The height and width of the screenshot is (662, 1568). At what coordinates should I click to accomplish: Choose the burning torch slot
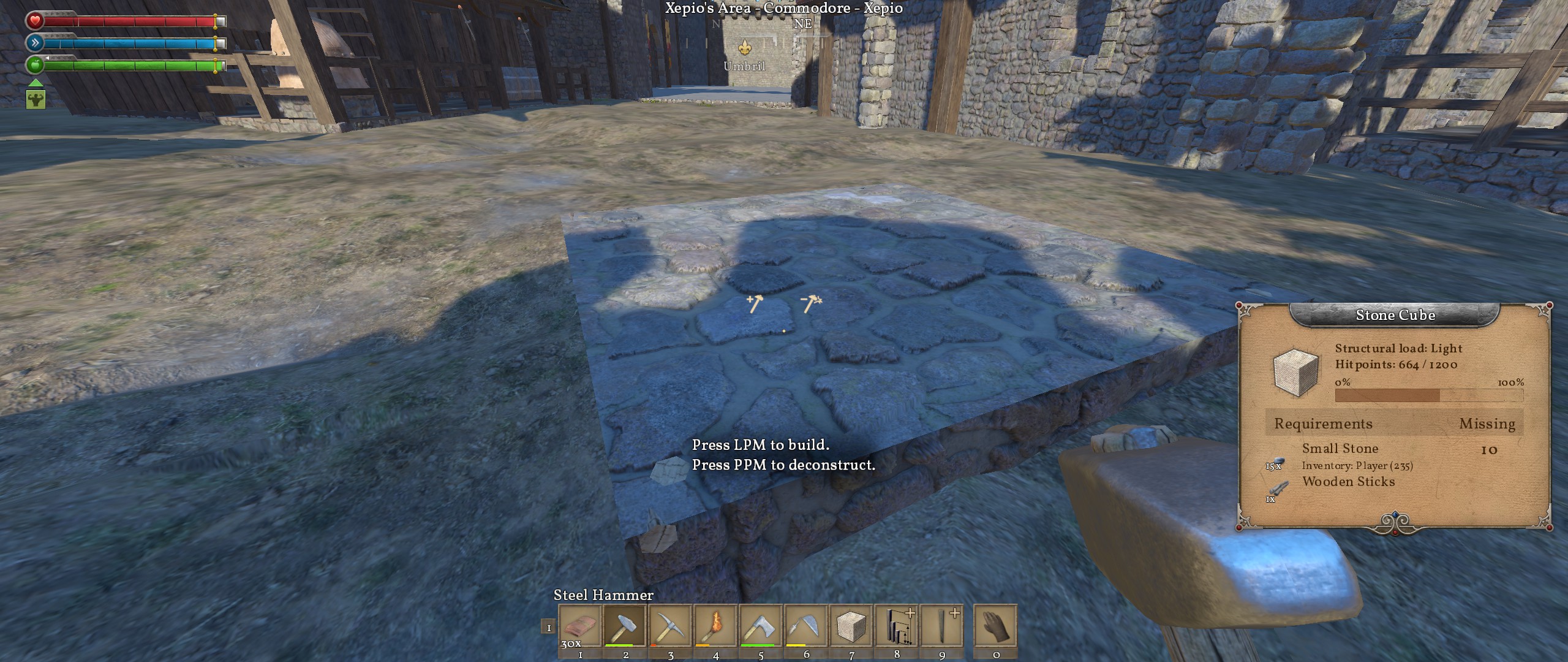[715, 626]
